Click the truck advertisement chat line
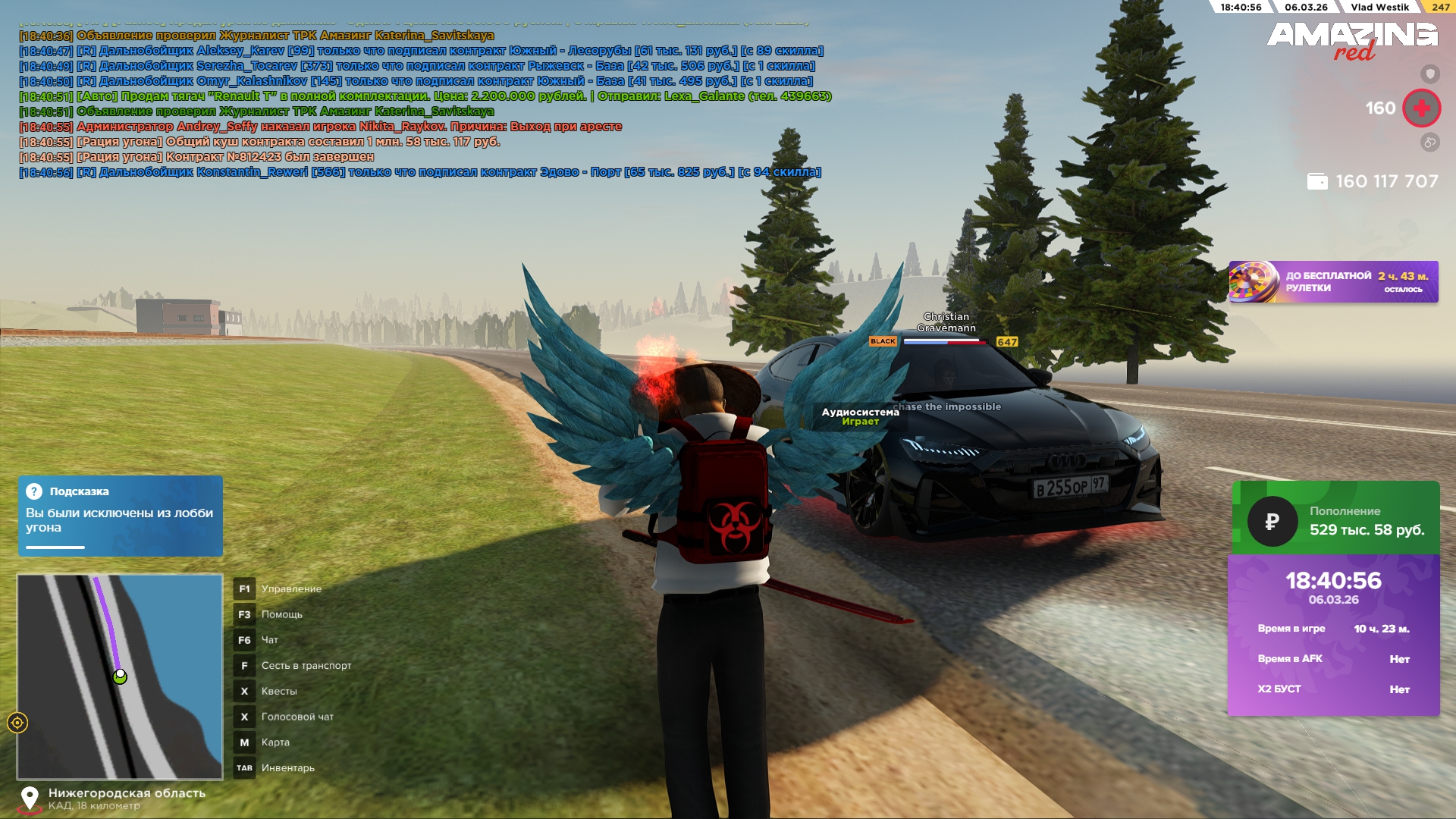Viewport: 1456px width, 819px height. 425,96
